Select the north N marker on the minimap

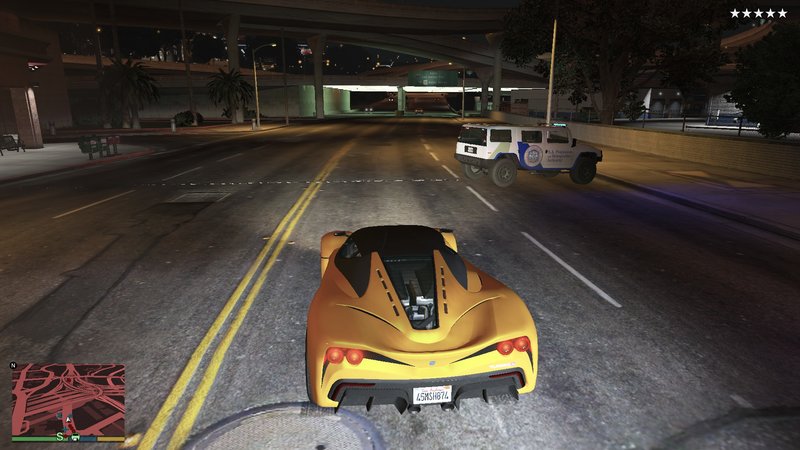click(x=14, y=365)
